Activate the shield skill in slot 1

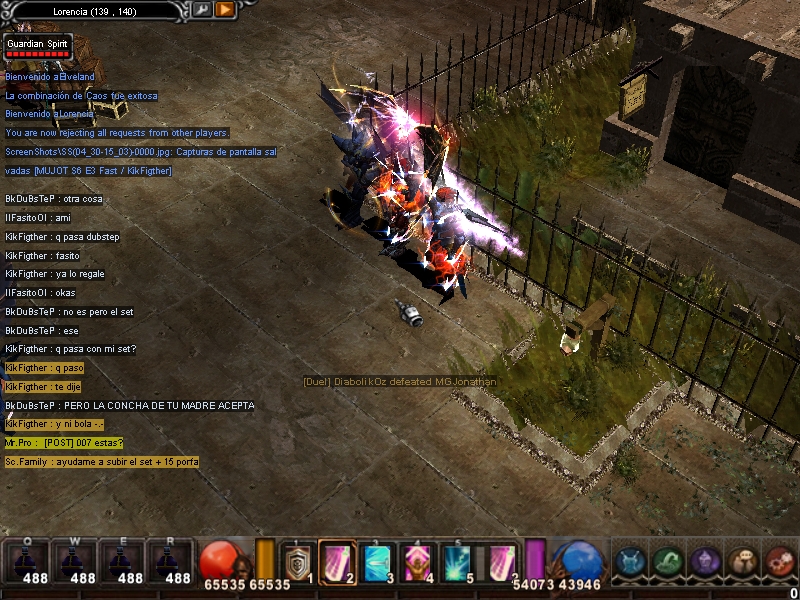click(x=297, y=564)
